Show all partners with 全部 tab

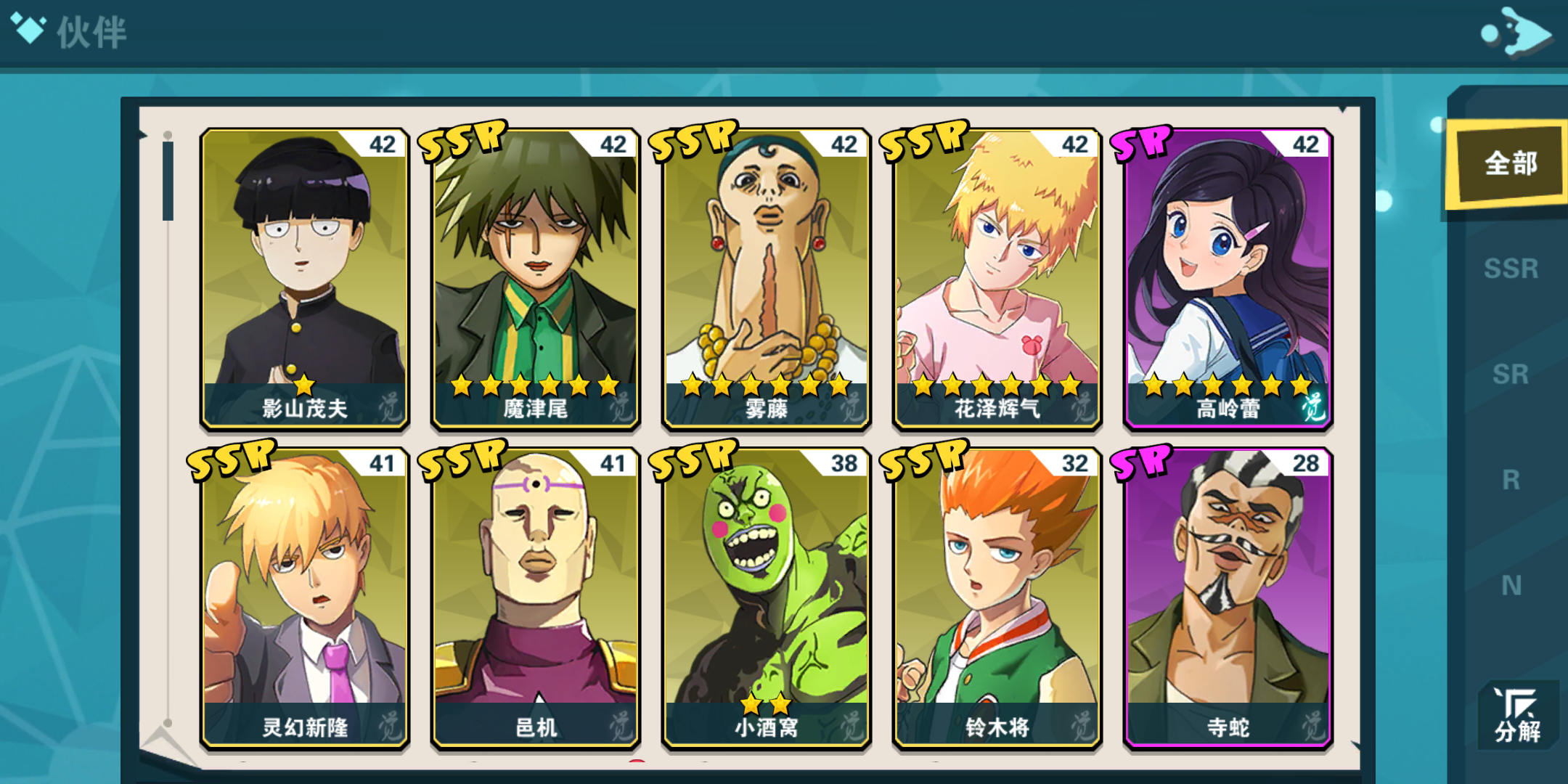pyautogui.click(x=1510, y=164)
